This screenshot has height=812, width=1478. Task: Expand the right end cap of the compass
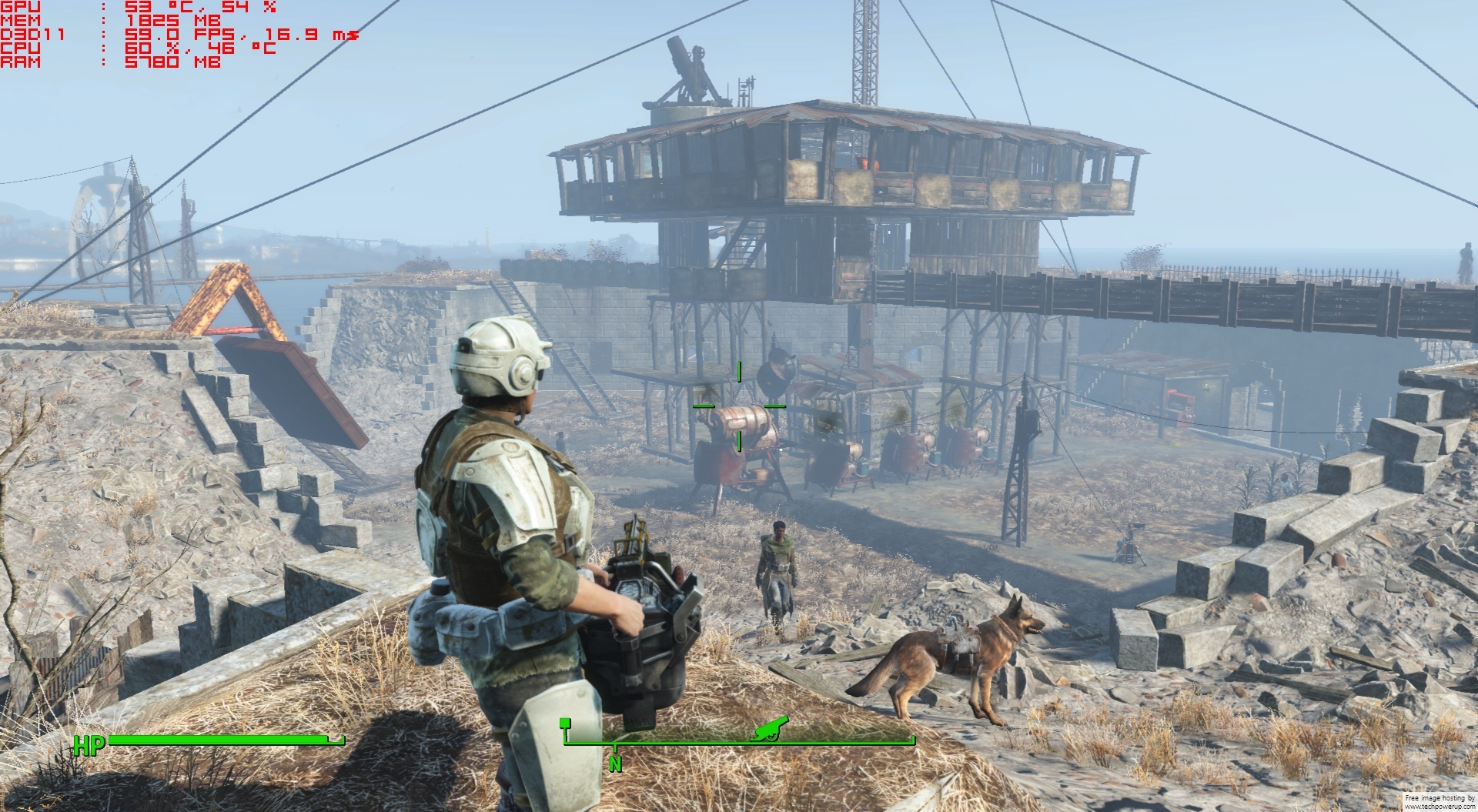(x=913, y=736)
